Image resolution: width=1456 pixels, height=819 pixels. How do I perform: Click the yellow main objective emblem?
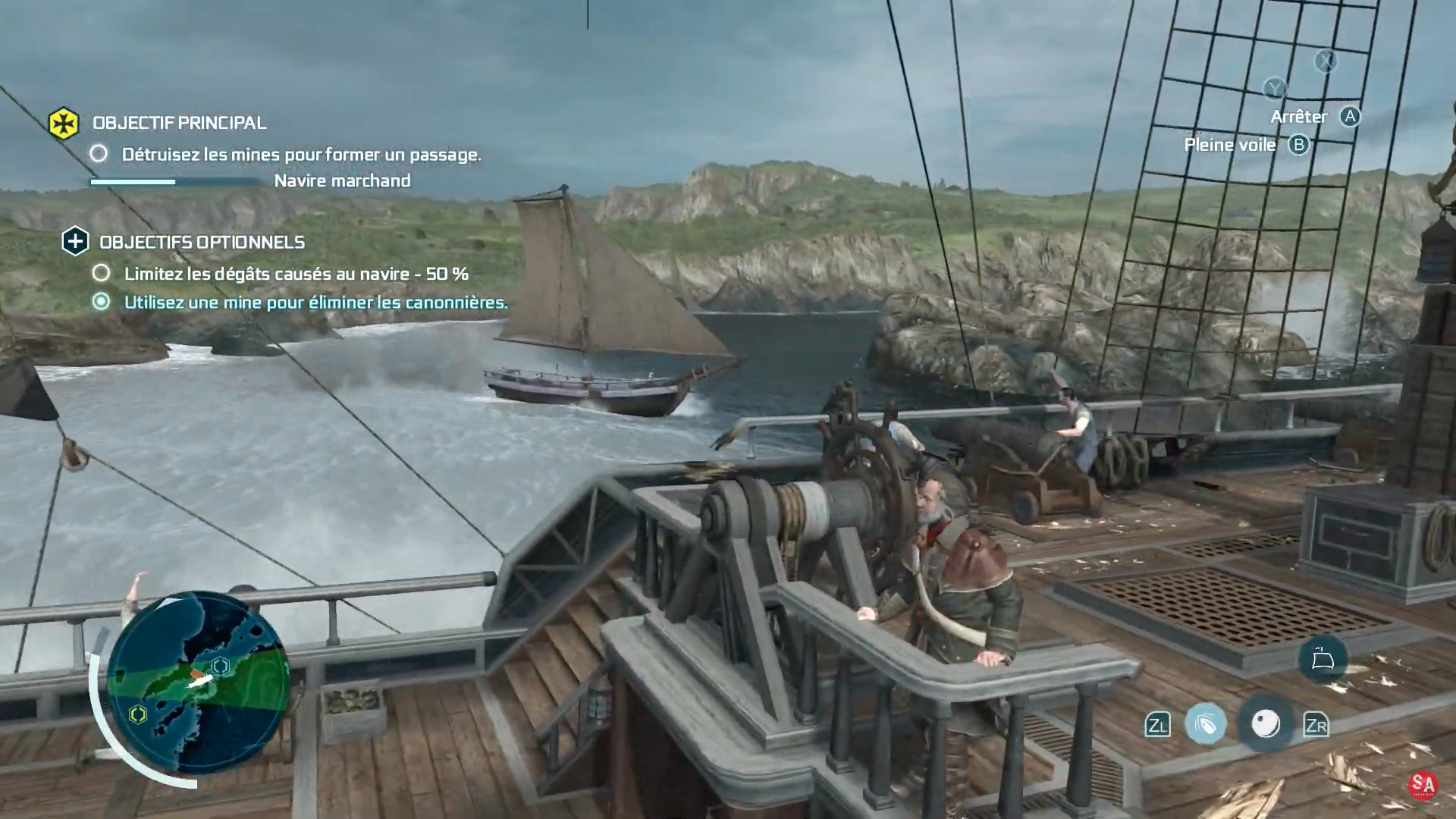[64, 123]
